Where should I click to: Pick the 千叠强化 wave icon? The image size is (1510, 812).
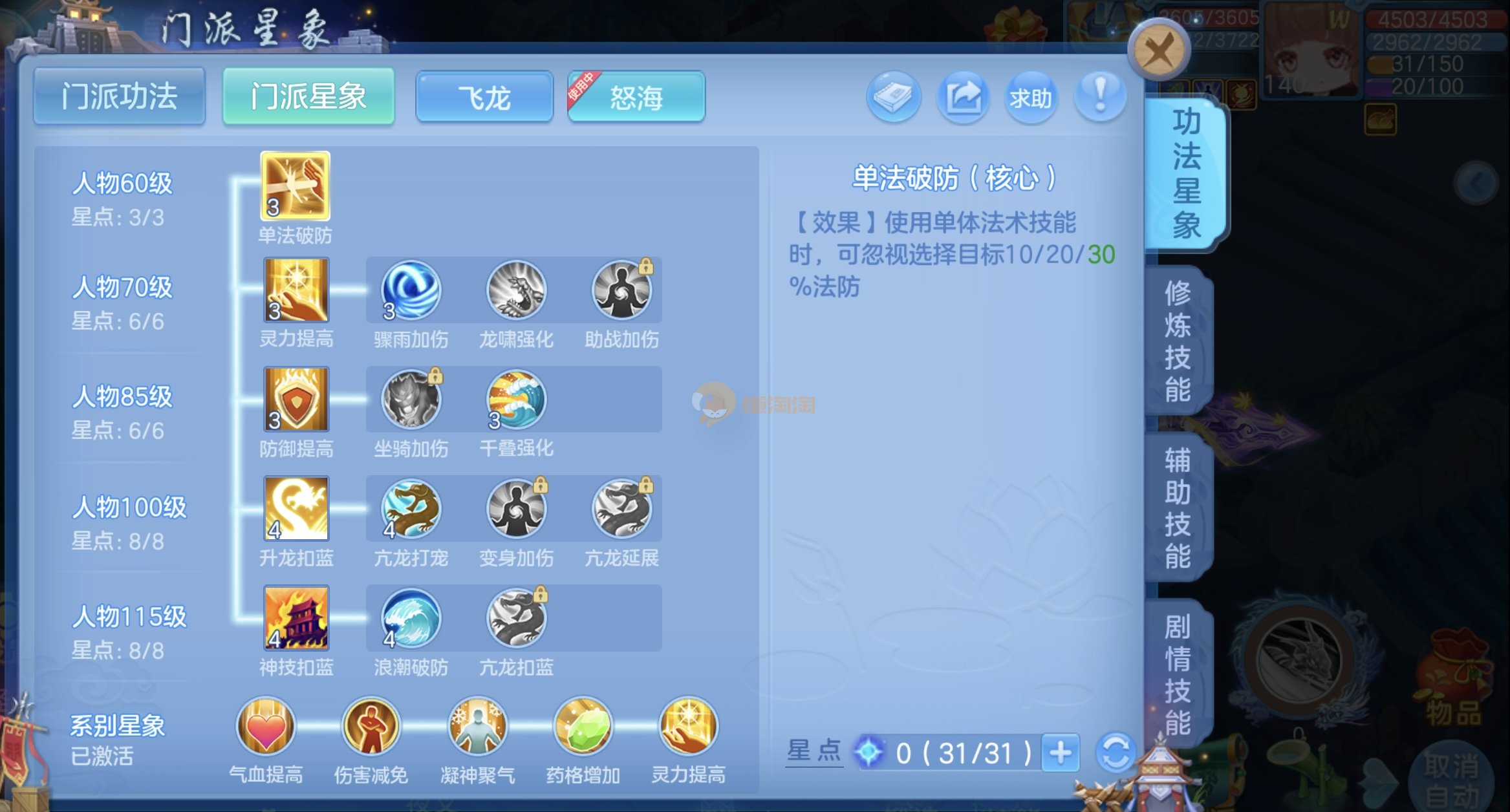coord(516,400)
